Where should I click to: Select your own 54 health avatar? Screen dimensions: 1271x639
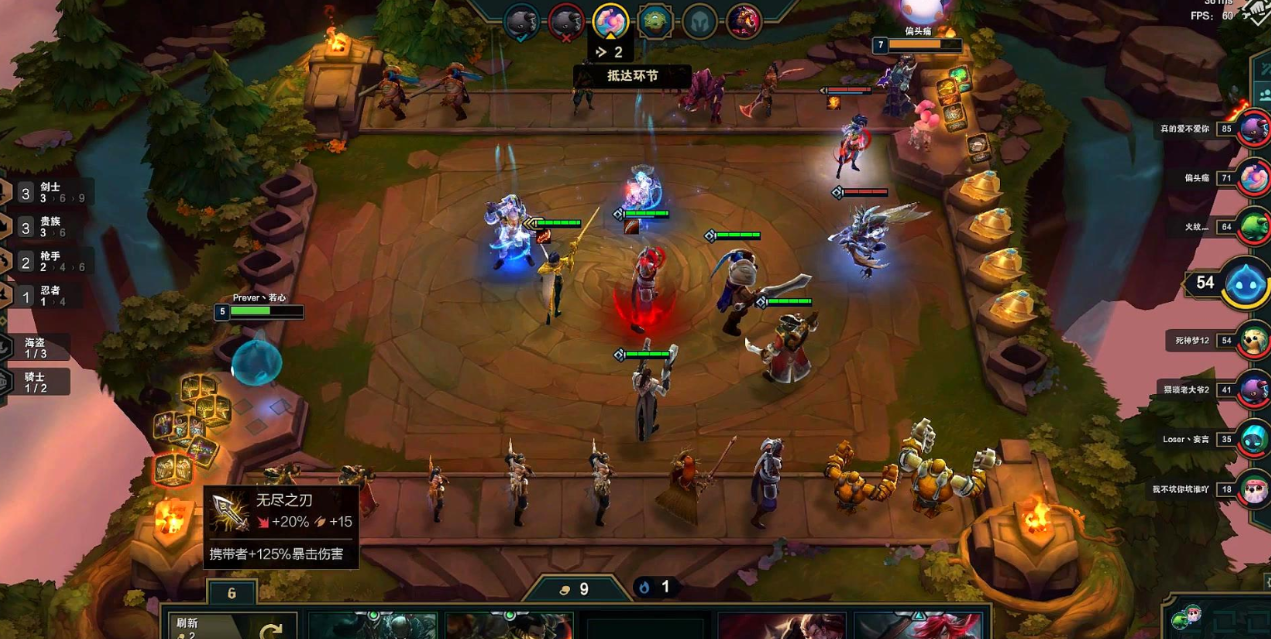tap(1245, 283)
